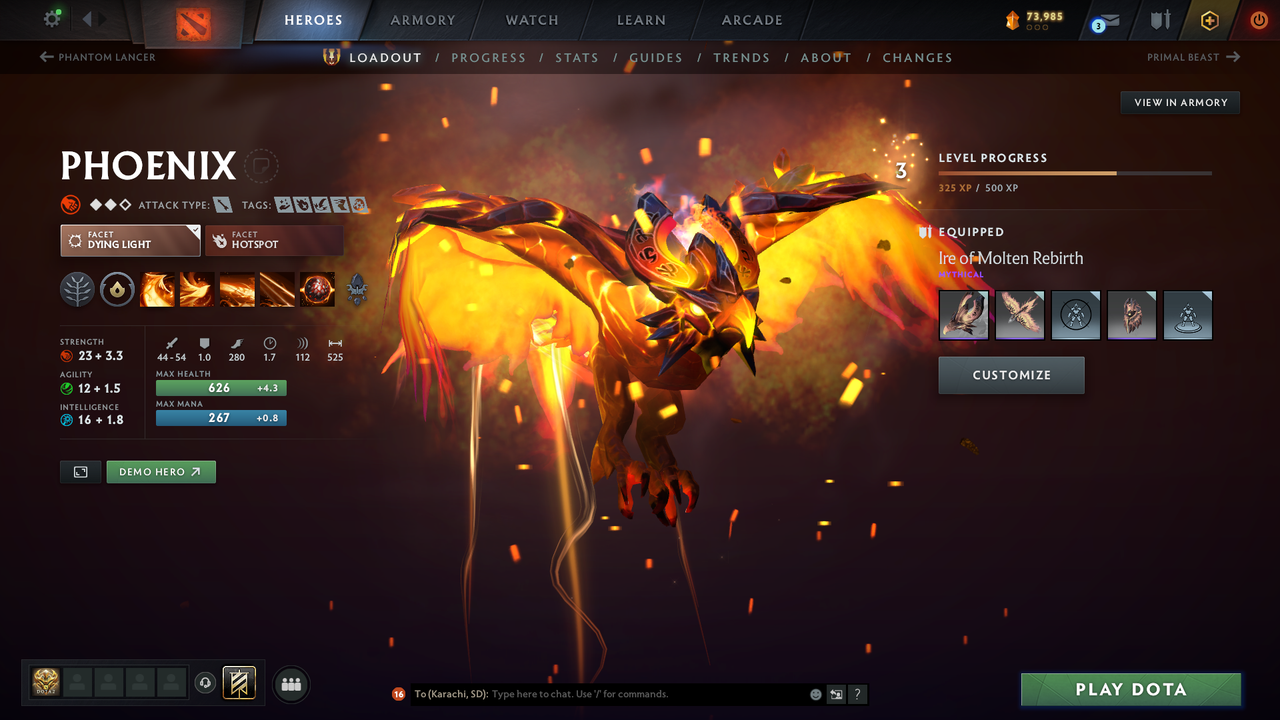Screen dimensions: 1280x720
Task: View the Supernova egg ability icon
Action: point(317,289)
